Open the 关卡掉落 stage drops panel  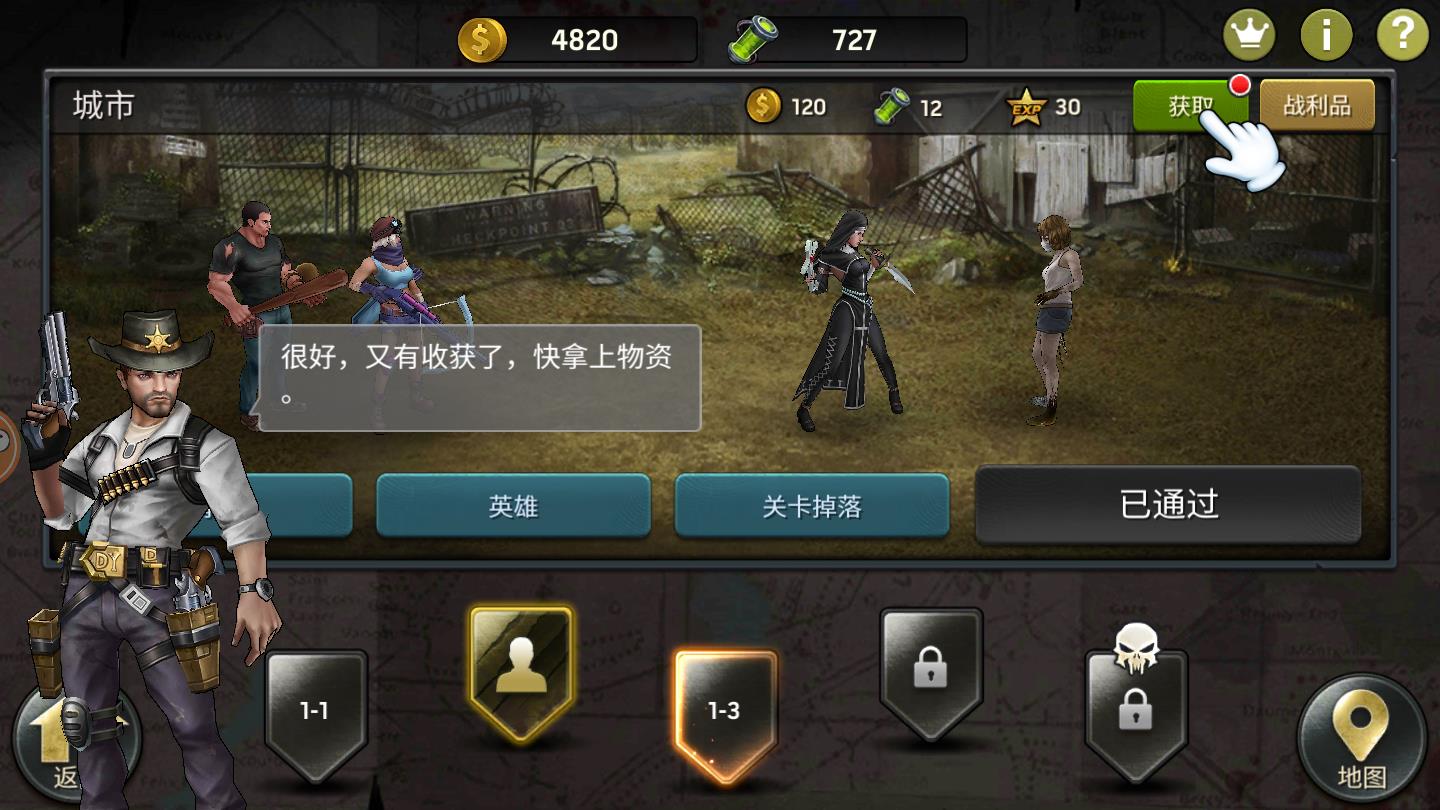click(x=812, y=507)
